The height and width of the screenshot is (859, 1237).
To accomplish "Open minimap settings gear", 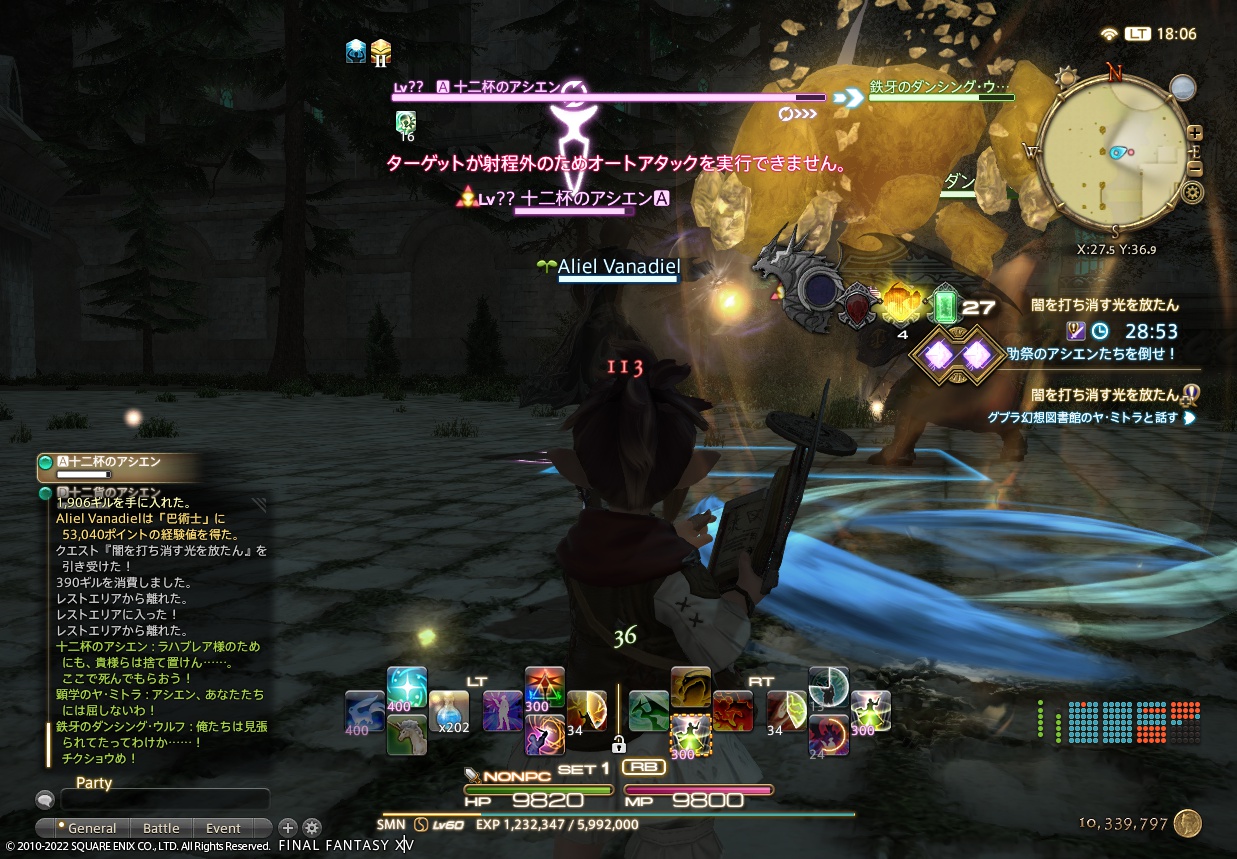I will click(x=1191, y=192).
